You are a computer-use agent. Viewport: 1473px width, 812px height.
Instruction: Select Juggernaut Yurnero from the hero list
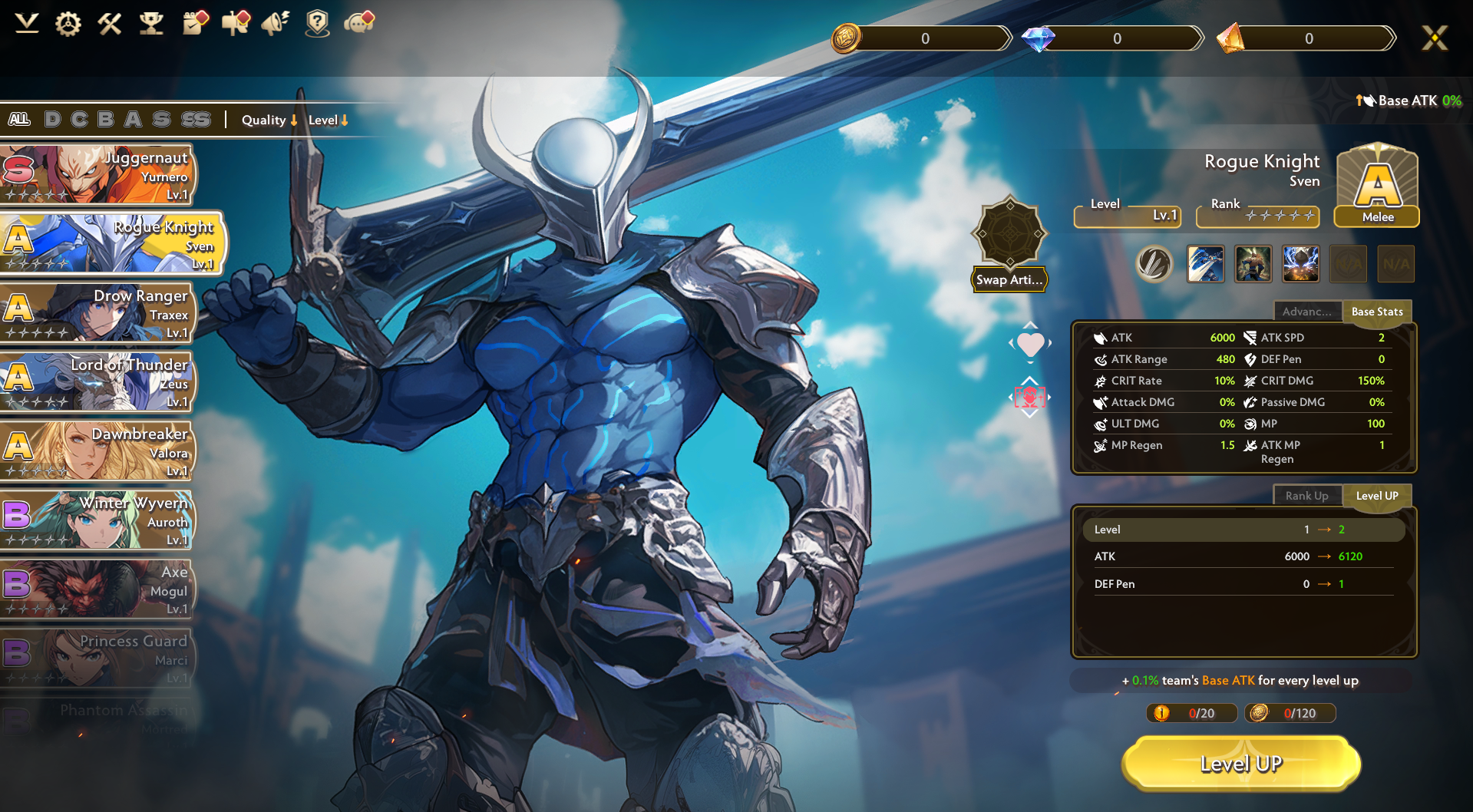click(x=97, y=175)
